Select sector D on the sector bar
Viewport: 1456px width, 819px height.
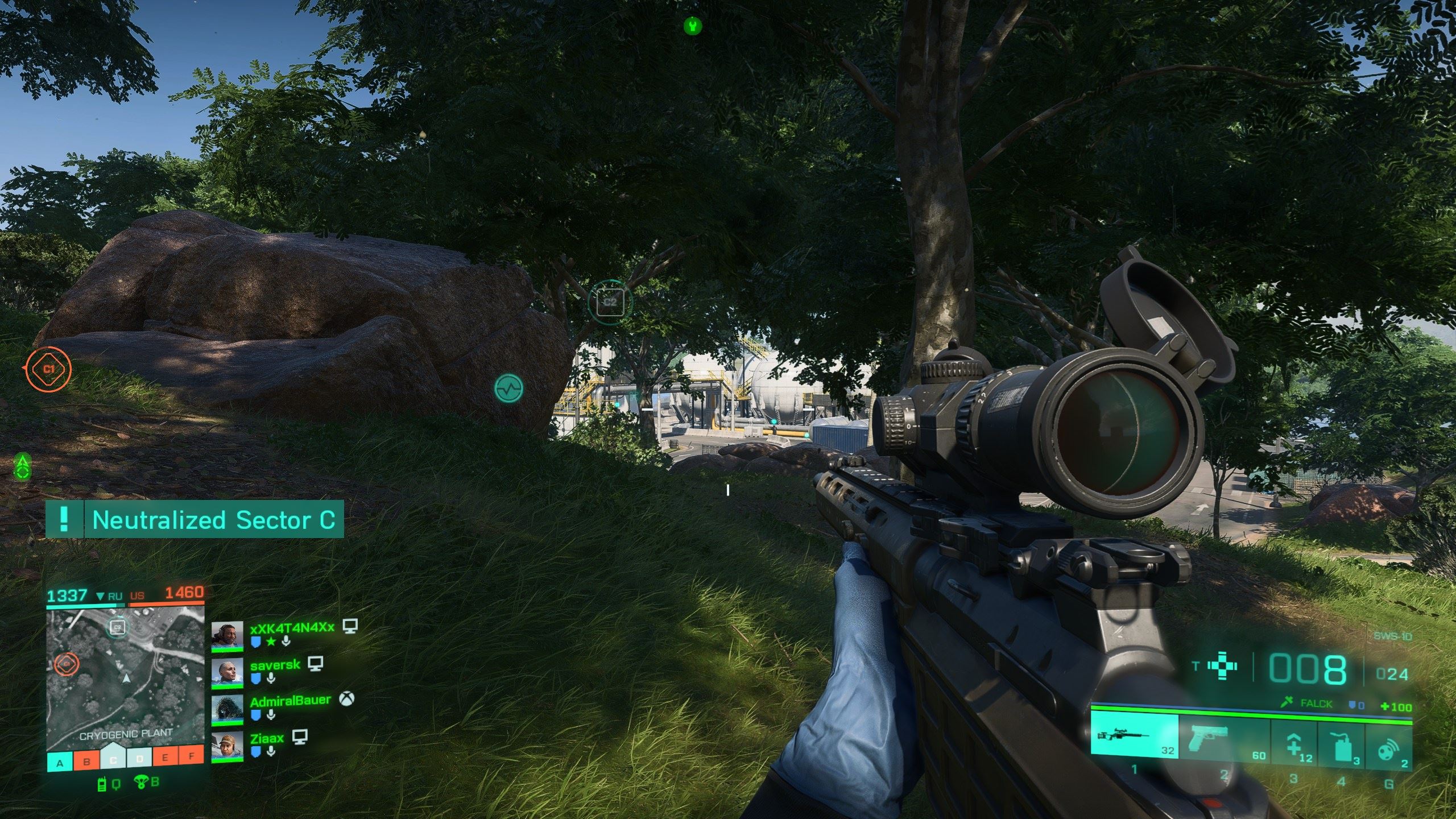click(139, 759)
